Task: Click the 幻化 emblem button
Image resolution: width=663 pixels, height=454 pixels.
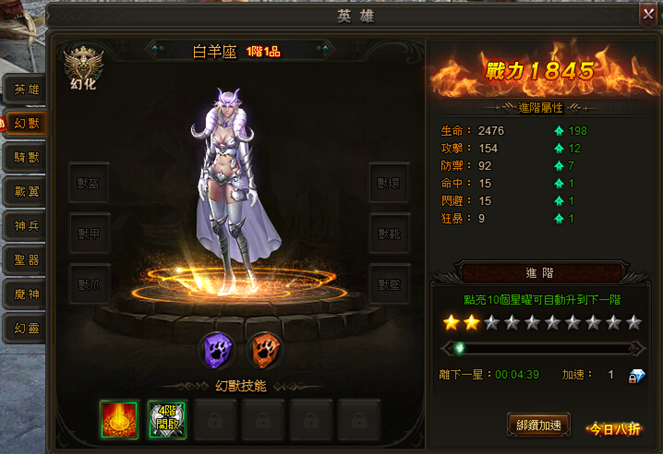Action: click(x=83, y=69)
